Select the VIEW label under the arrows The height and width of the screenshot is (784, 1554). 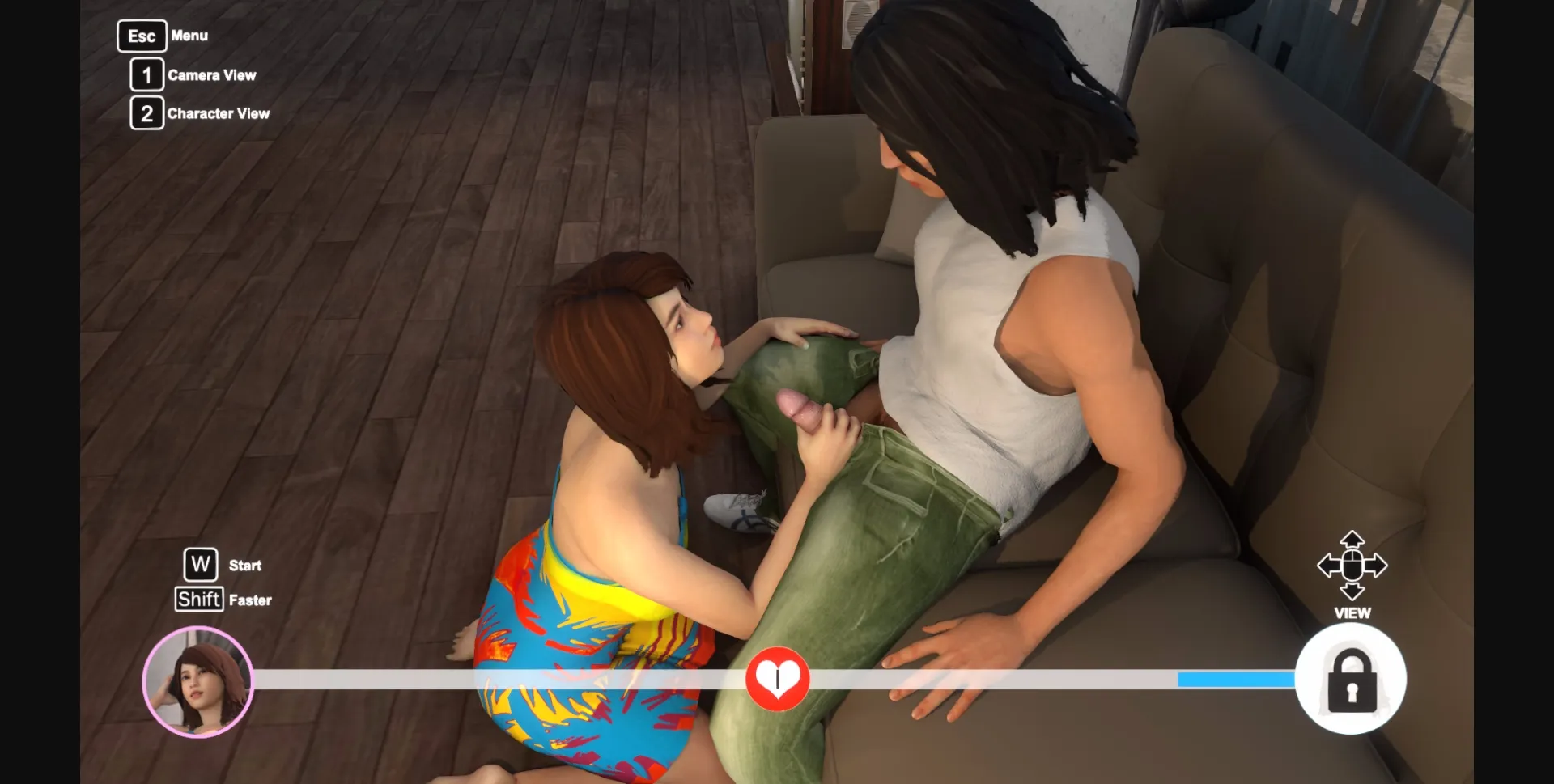point(1351,613)
